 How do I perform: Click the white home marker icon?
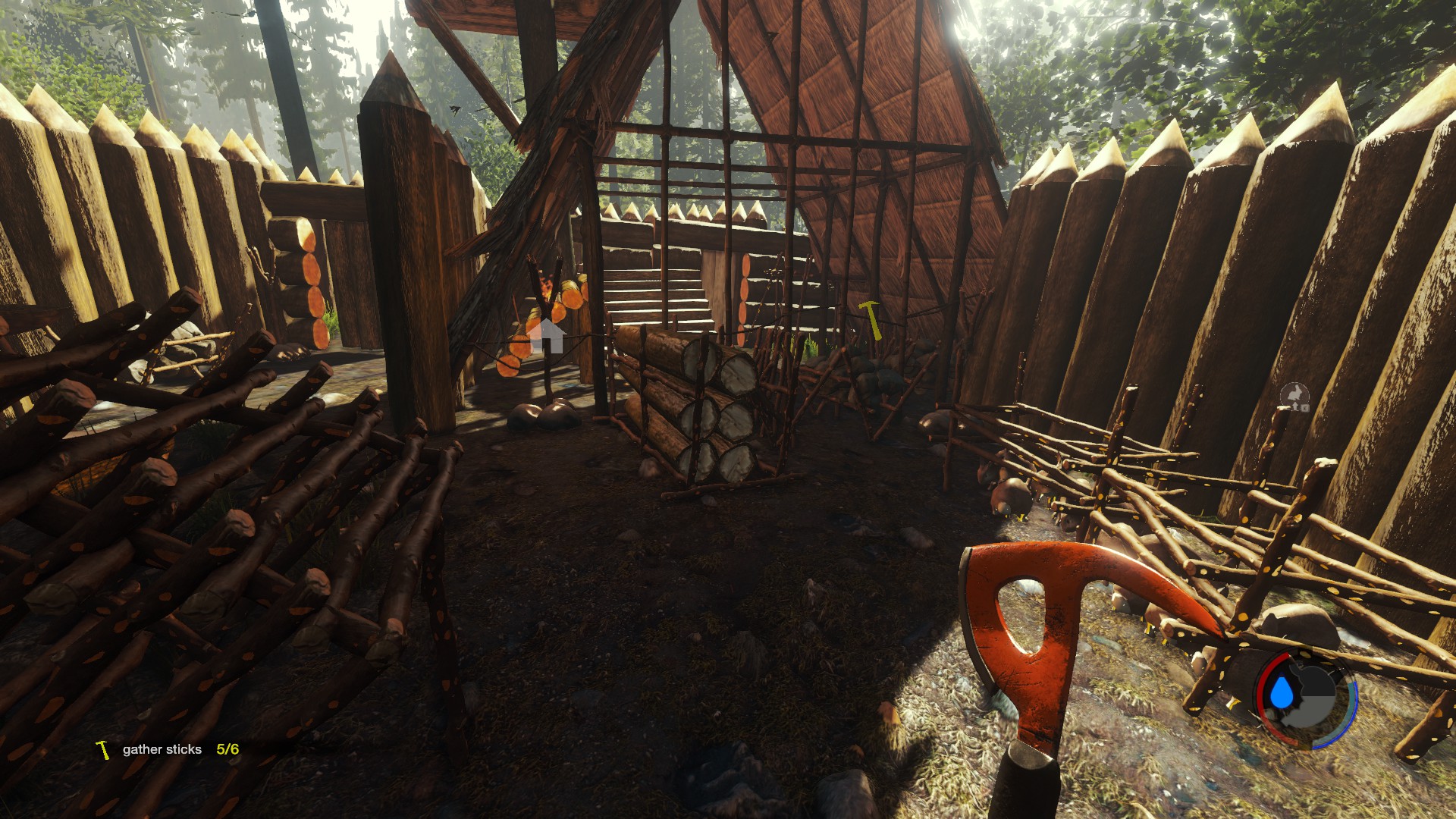pos(546,336)
